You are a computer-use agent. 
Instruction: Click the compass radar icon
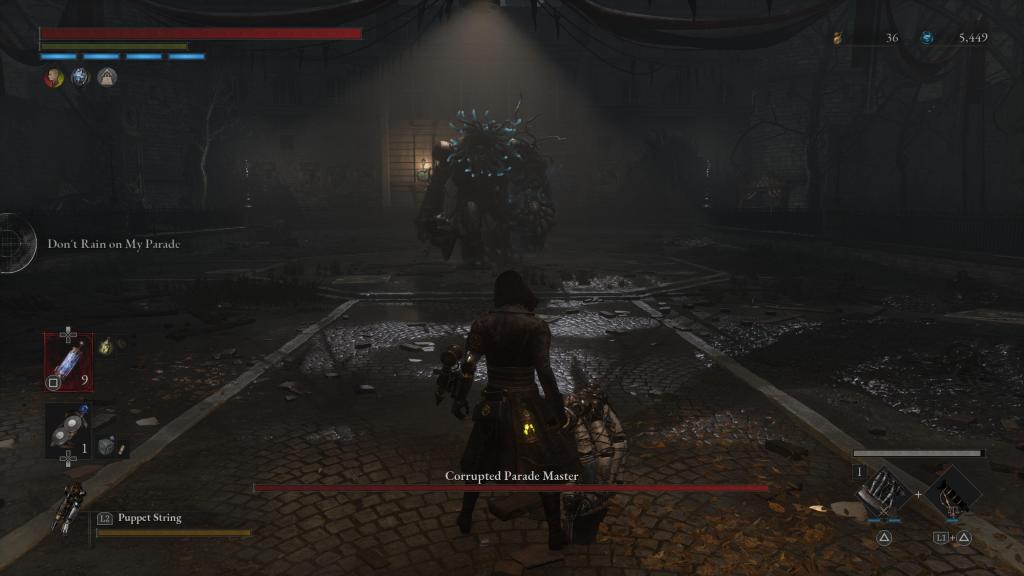tap(14, 243)
